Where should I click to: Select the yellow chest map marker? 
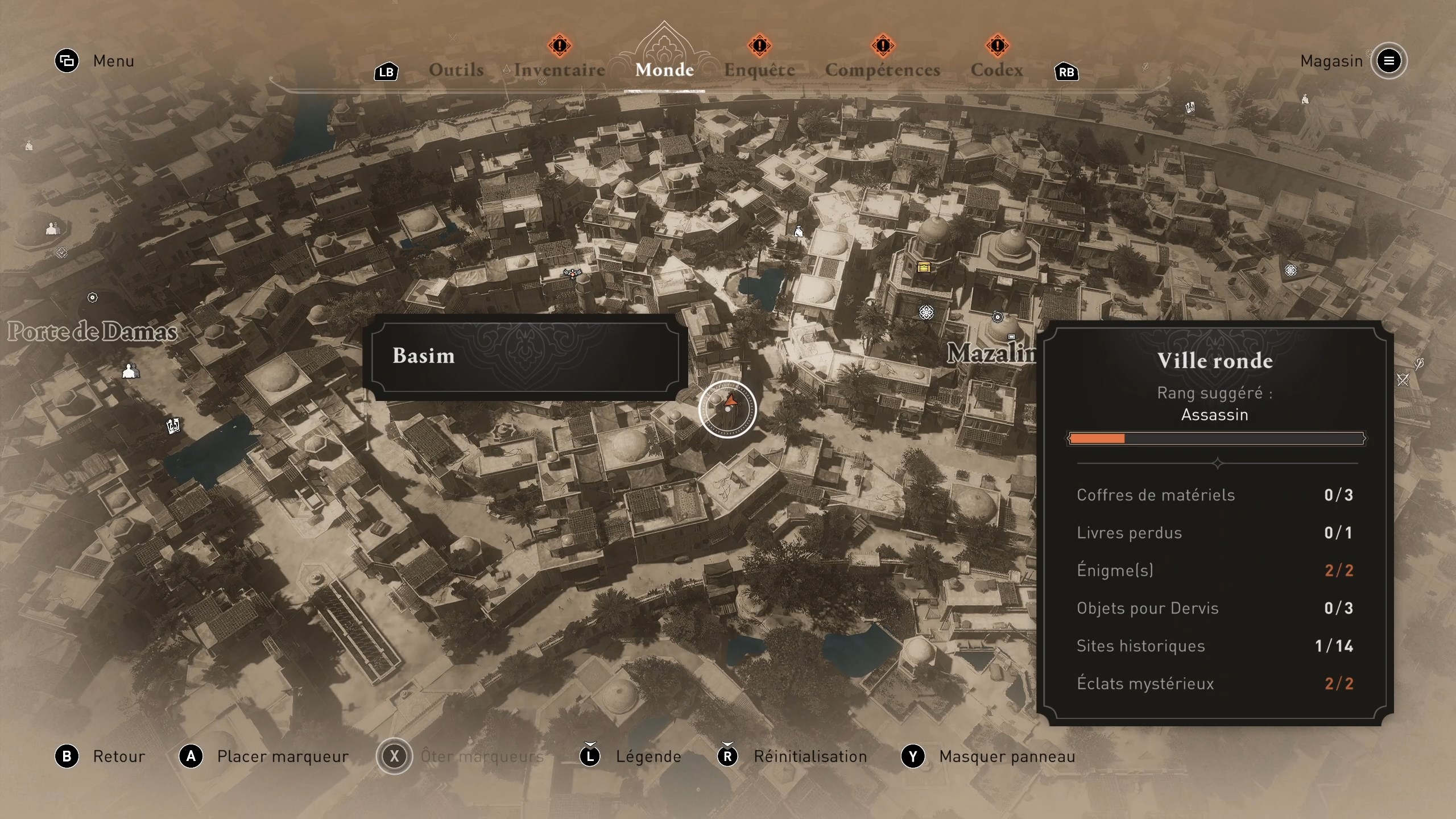tap(924, 267)
